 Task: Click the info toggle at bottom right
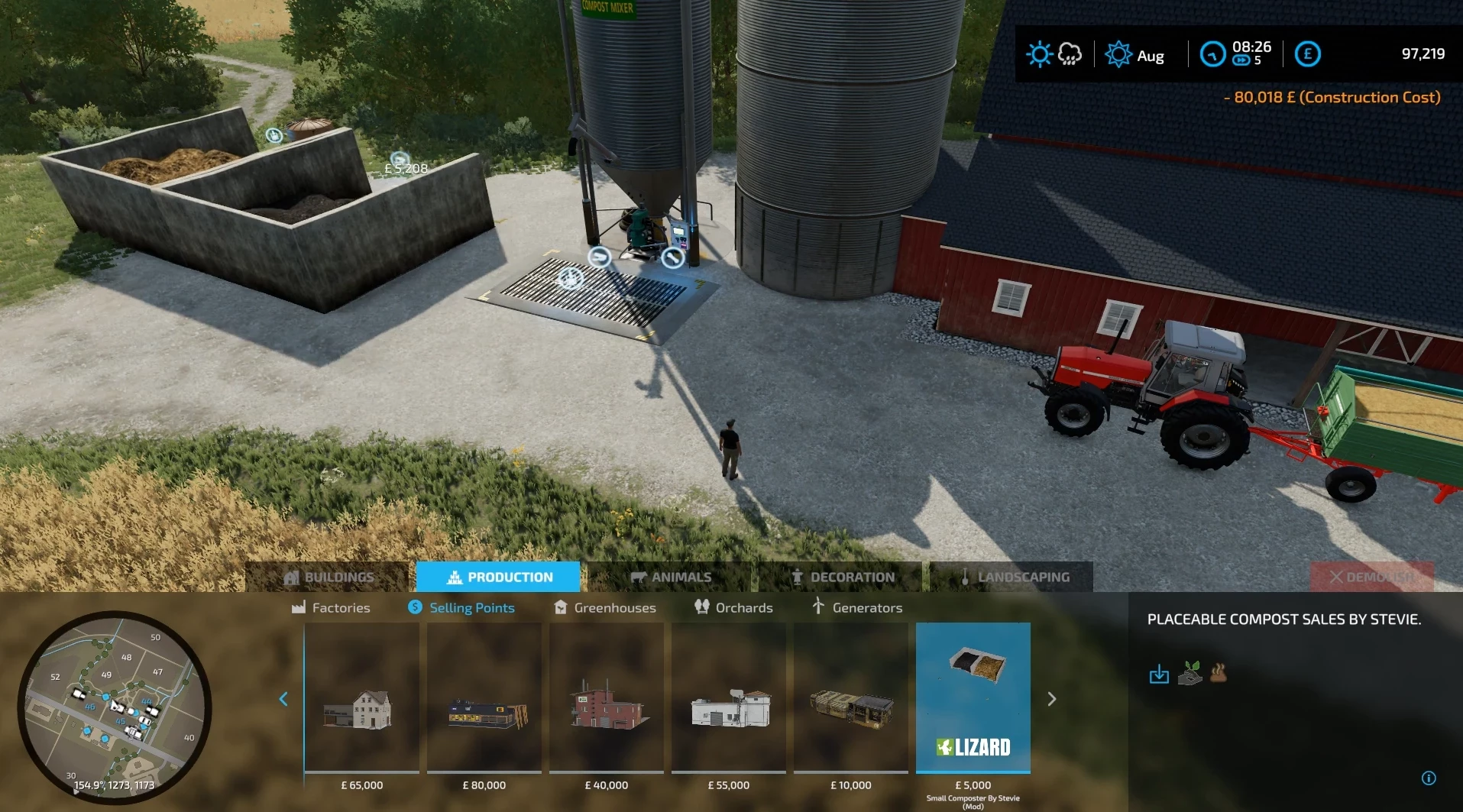coord(1429,778)
